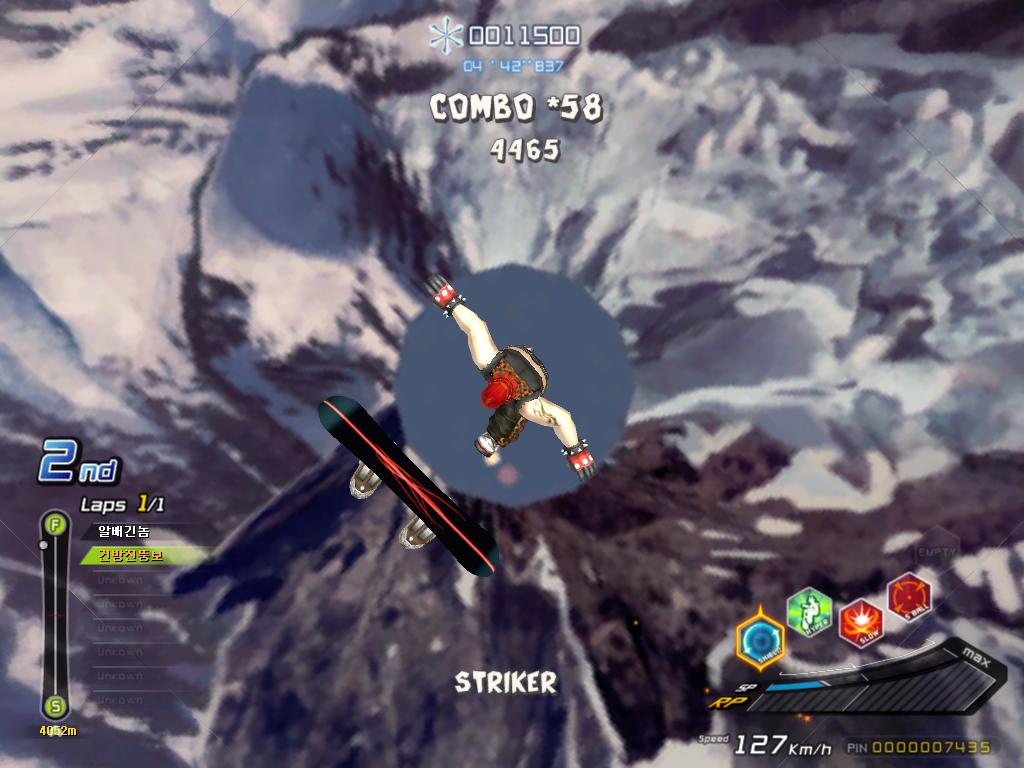Screen dimensions: 1024x768
Task: Click the EMPTY item slot
Action: coord(937,551)
